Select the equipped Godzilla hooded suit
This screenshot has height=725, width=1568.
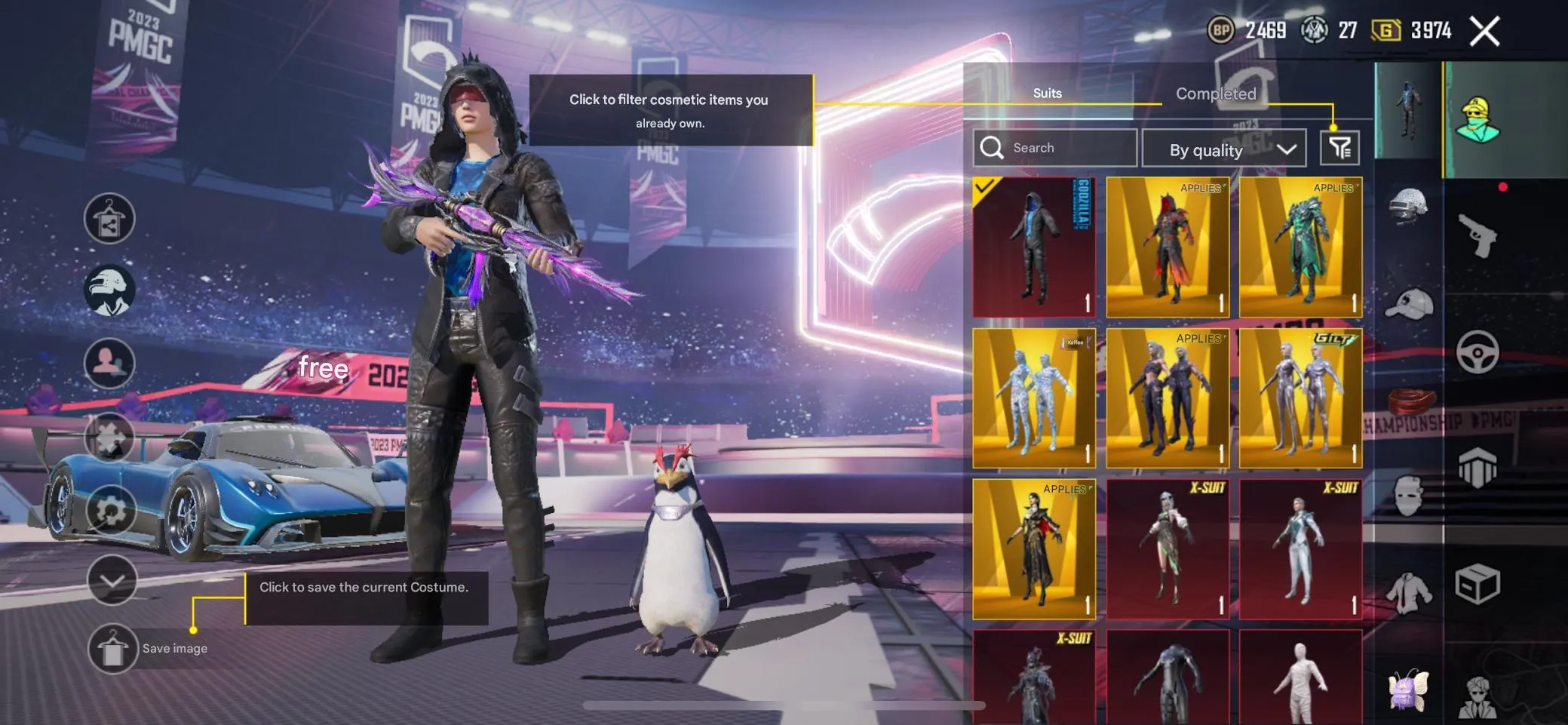tap(1034, 247)
